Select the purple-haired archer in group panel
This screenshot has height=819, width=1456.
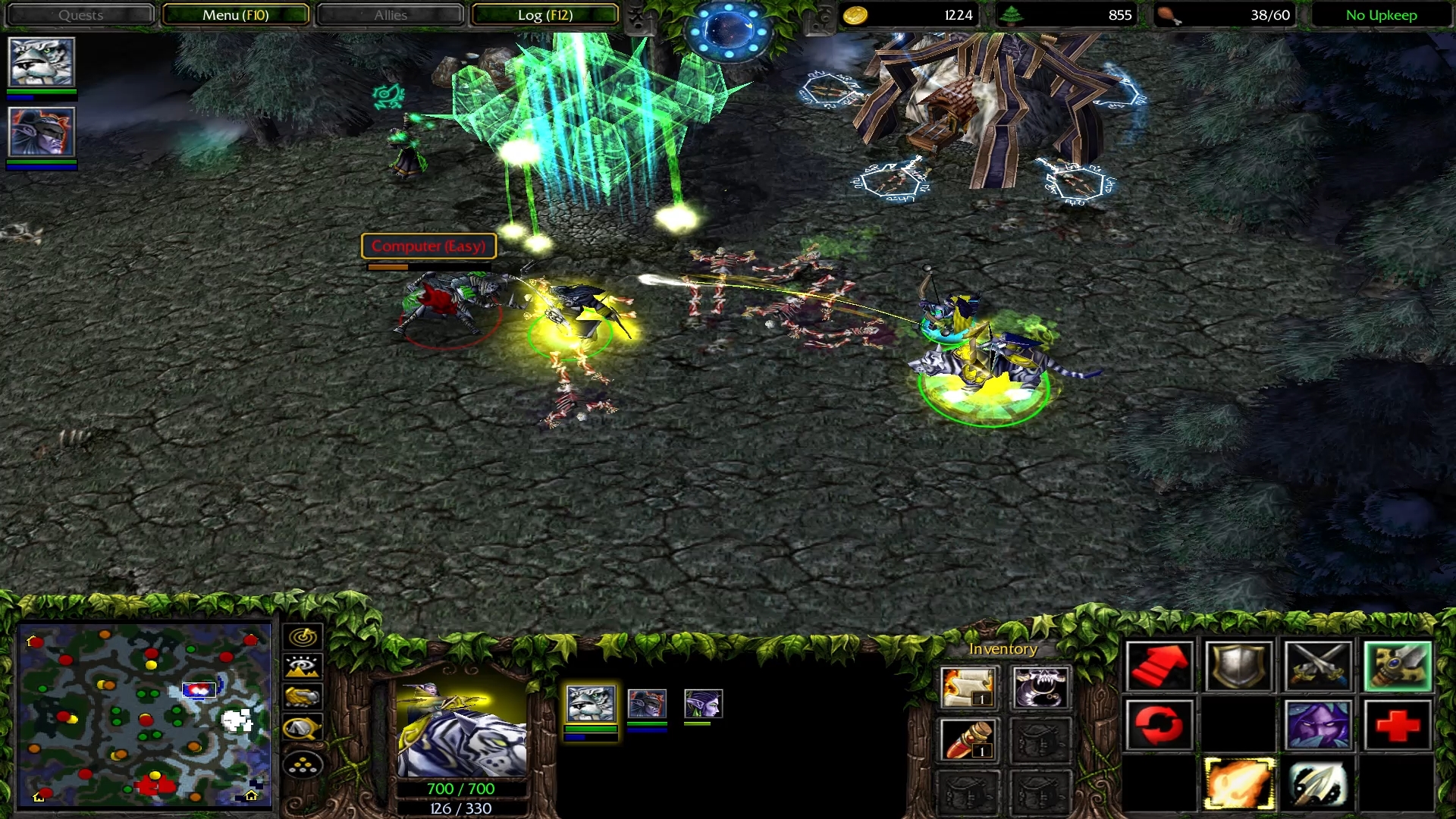coord(703,704)
